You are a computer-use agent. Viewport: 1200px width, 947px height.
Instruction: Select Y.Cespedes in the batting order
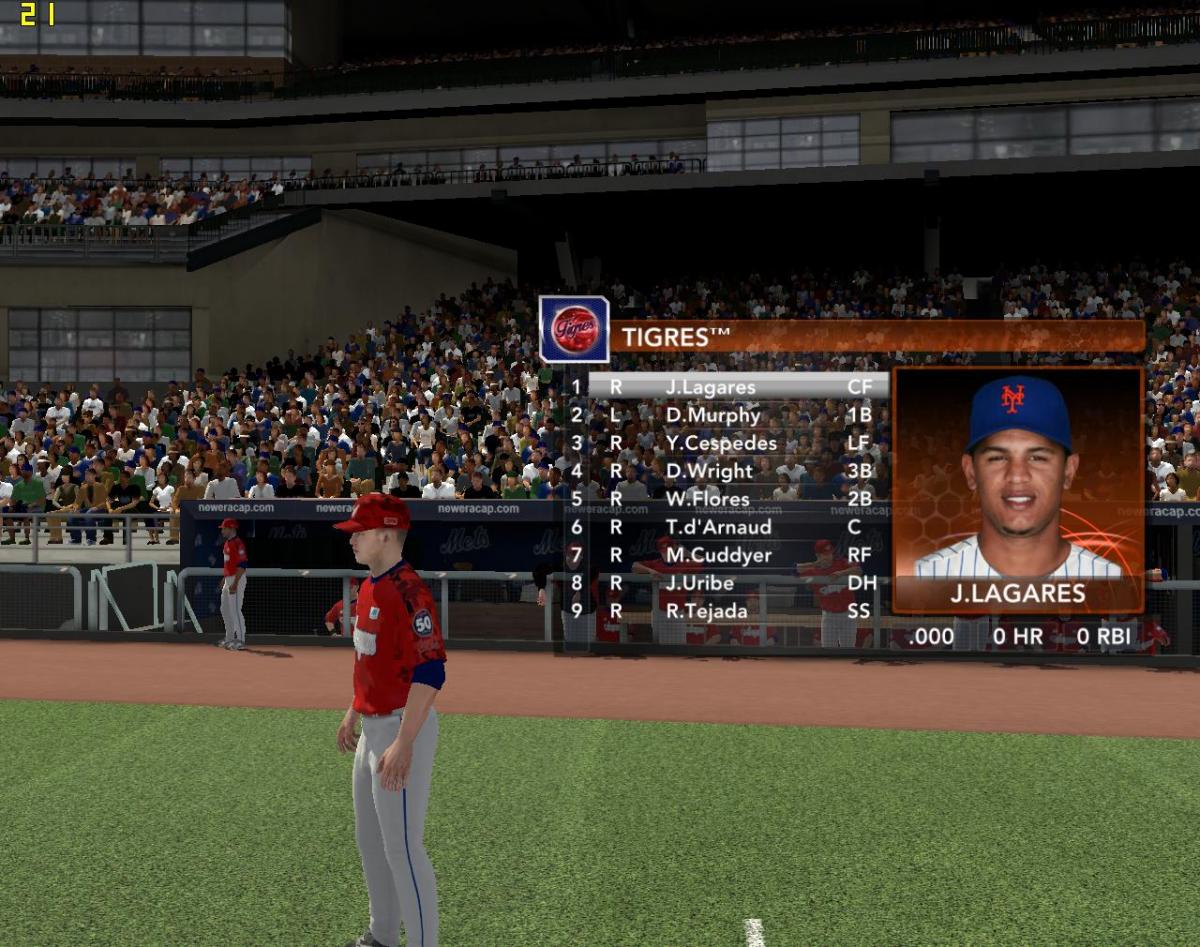pos(721,443)
